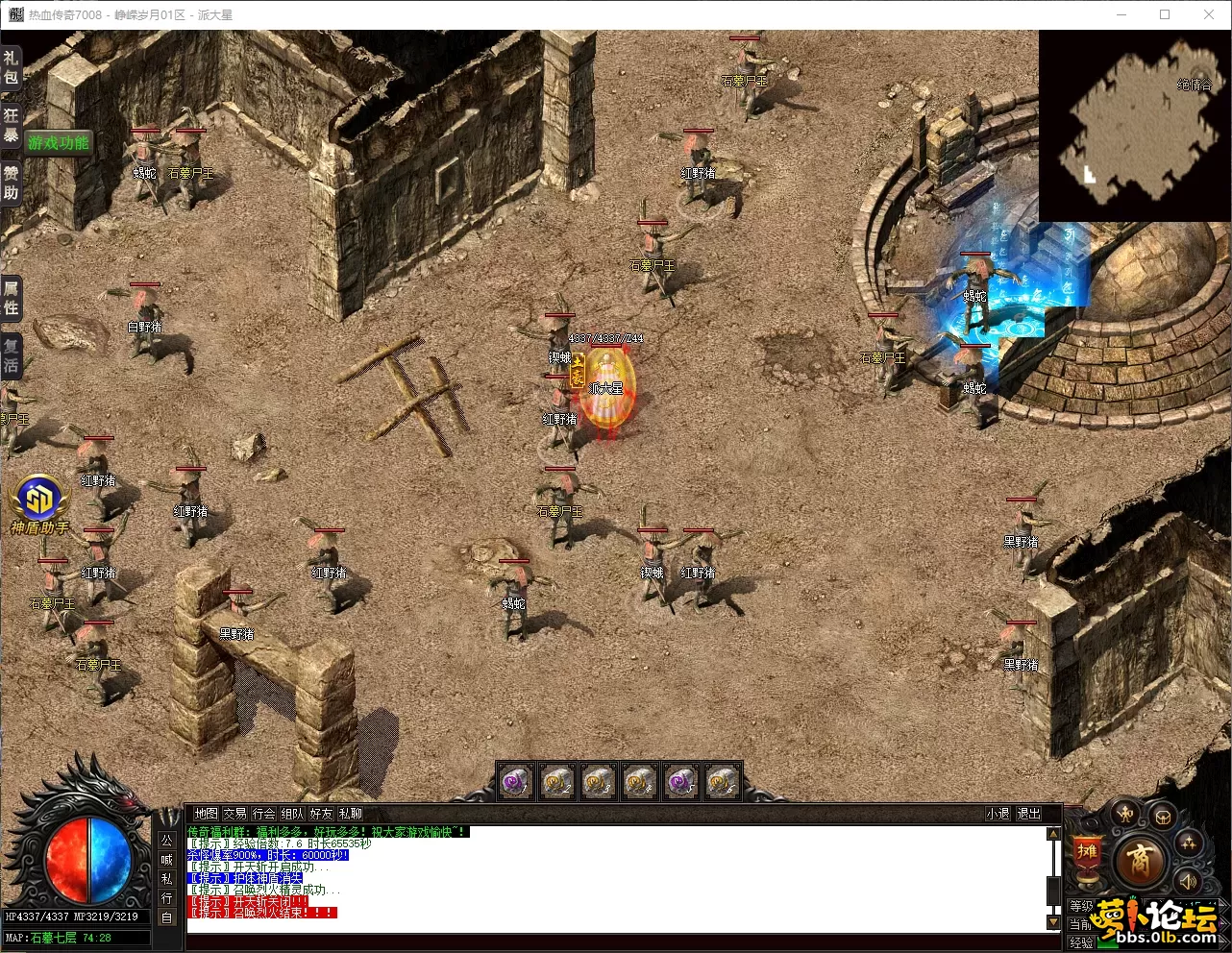The image size is (1232, 953).
Task: Maximize the game window
Action: (1165, 14)
